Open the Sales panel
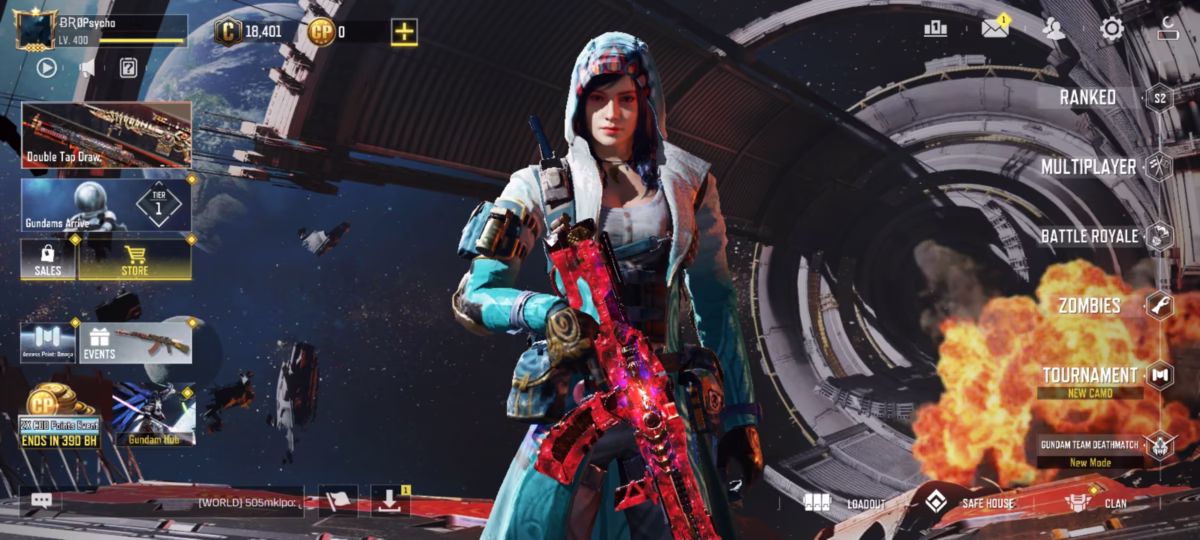The width and height of the screenshot is (1200, 540). 48,259
